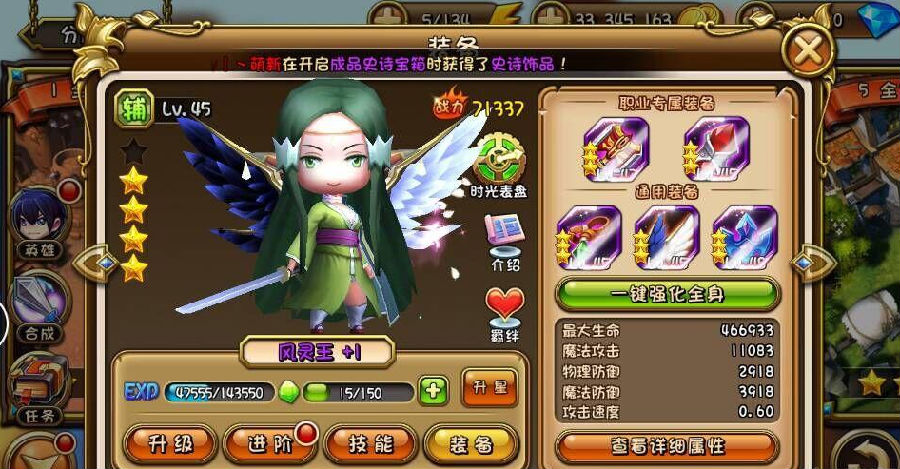Click the 升星 star-up button
The height and width of the screenshot is (469, 900).
point(489,389)
